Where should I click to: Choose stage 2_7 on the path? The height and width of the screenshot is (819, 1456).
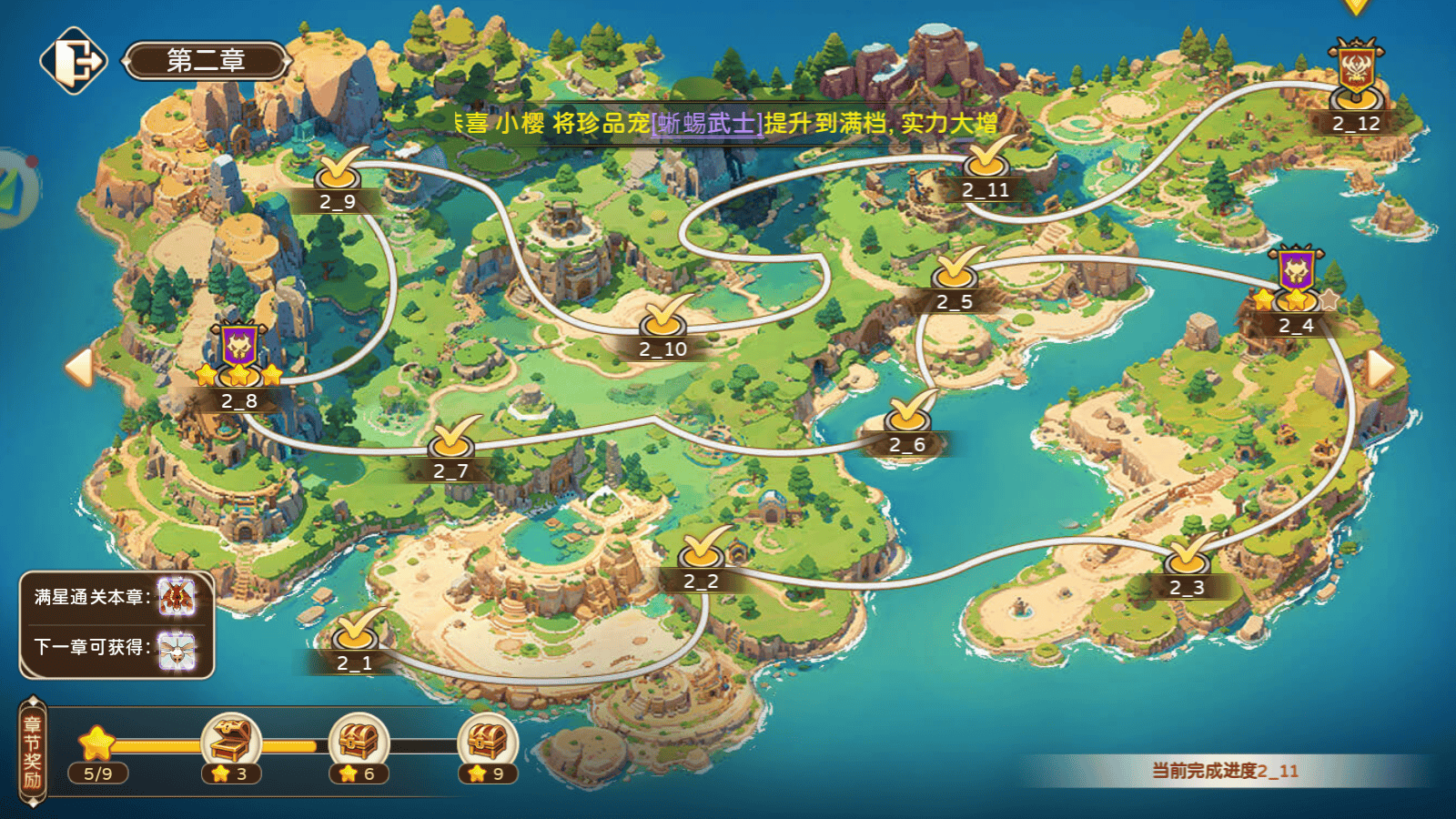pos(452,440)
